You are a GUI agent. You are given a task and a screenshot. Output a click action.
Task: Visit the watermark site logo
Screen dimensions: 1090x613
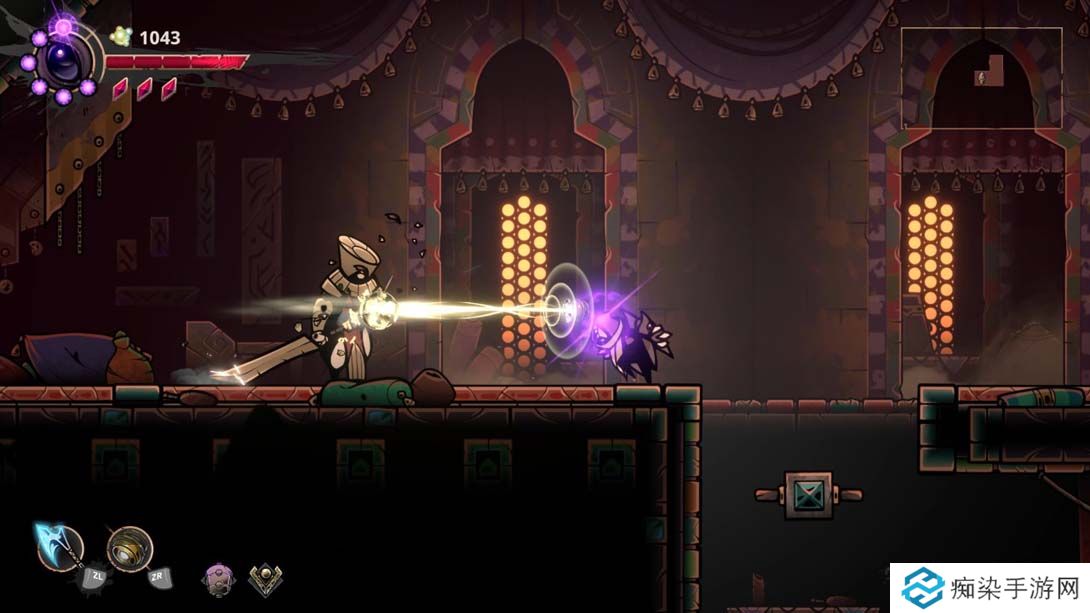tap(923, 588)
